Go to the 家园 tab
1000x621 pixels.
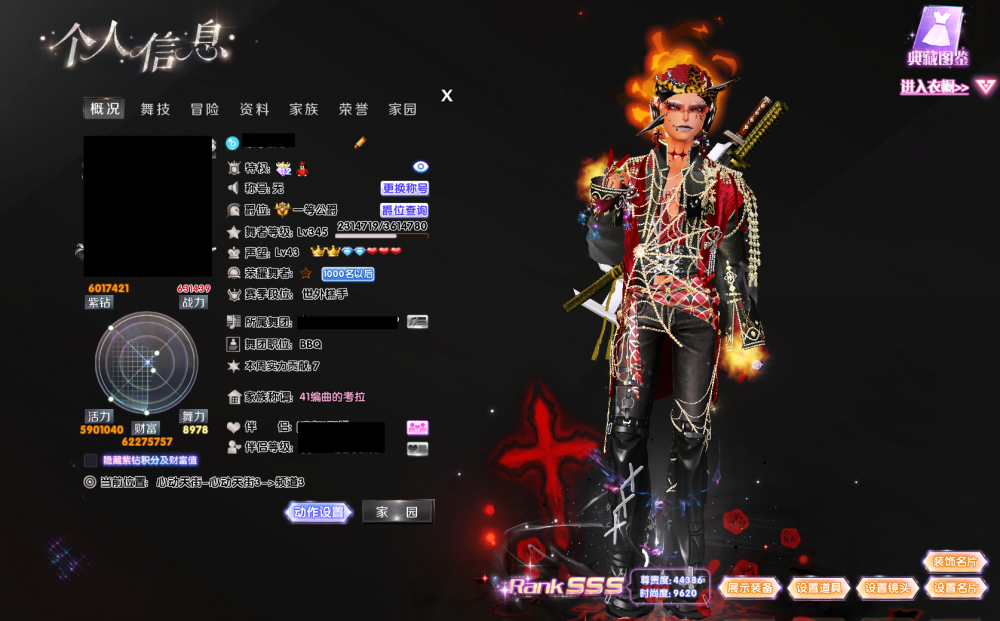pyautogui.click(x=402, y=109)
